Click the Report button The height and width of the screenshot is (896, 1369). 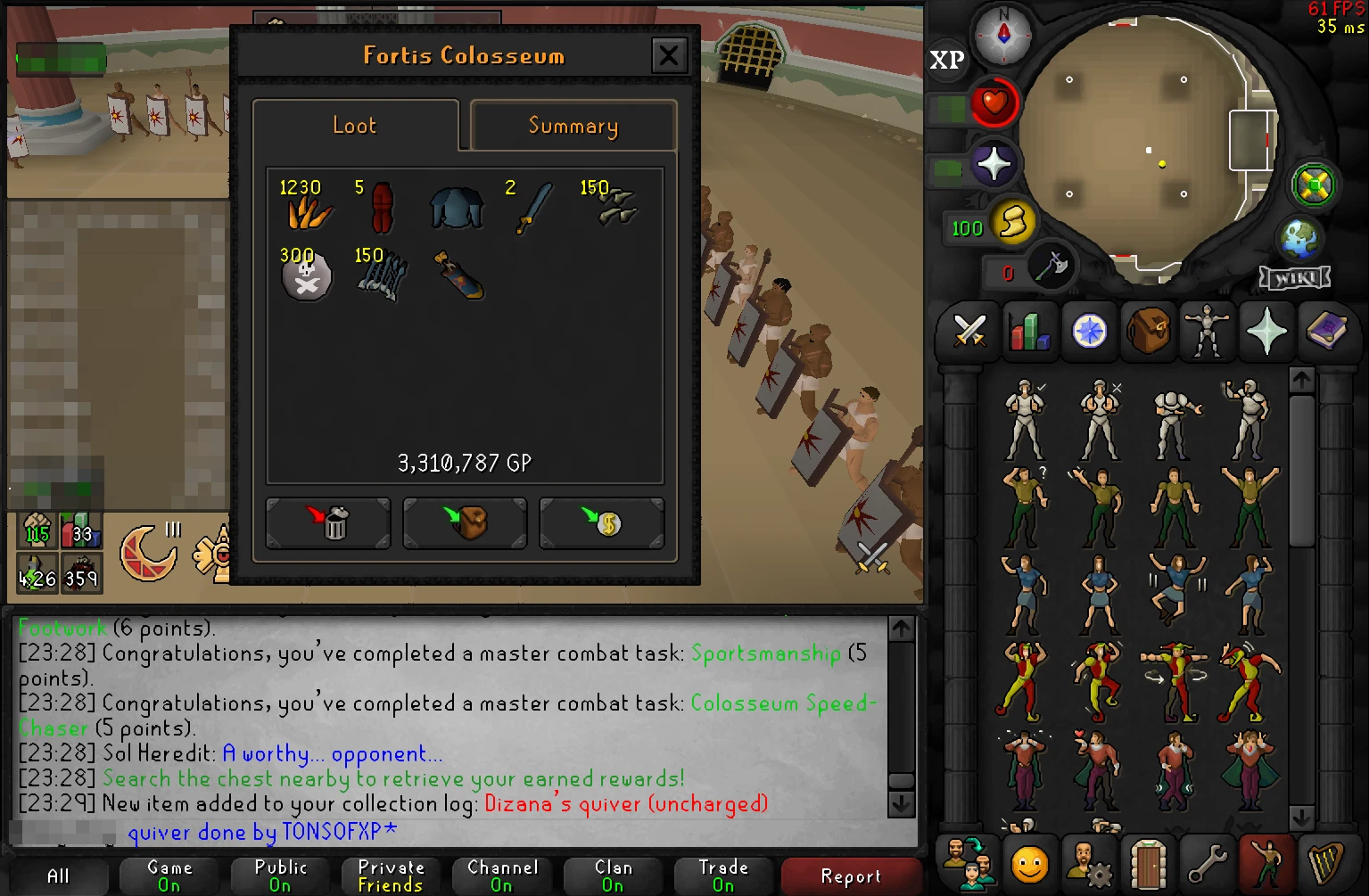pos(850,876)
